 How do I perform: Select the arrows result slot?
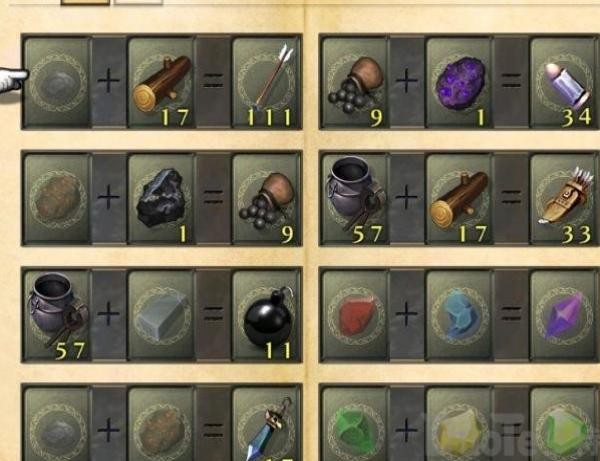(x=266, y=82)
